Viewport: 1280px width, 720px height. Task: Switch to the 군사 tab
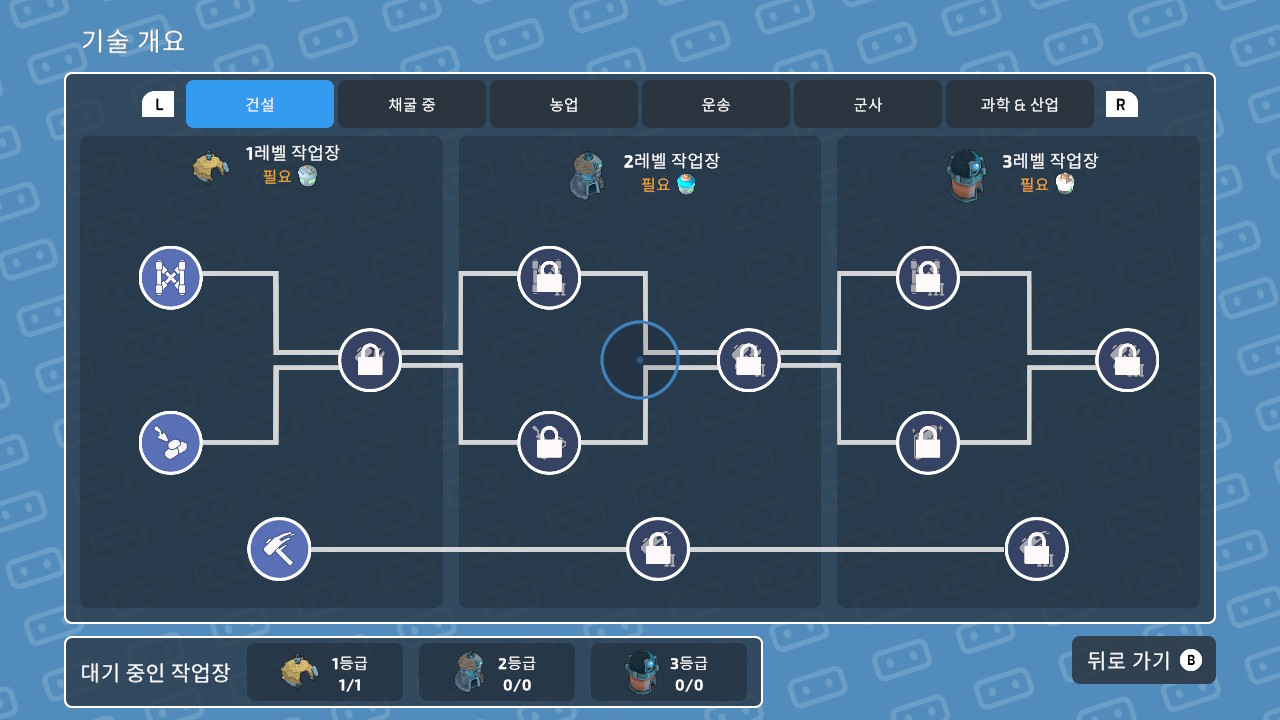click(x=867, y=104)
